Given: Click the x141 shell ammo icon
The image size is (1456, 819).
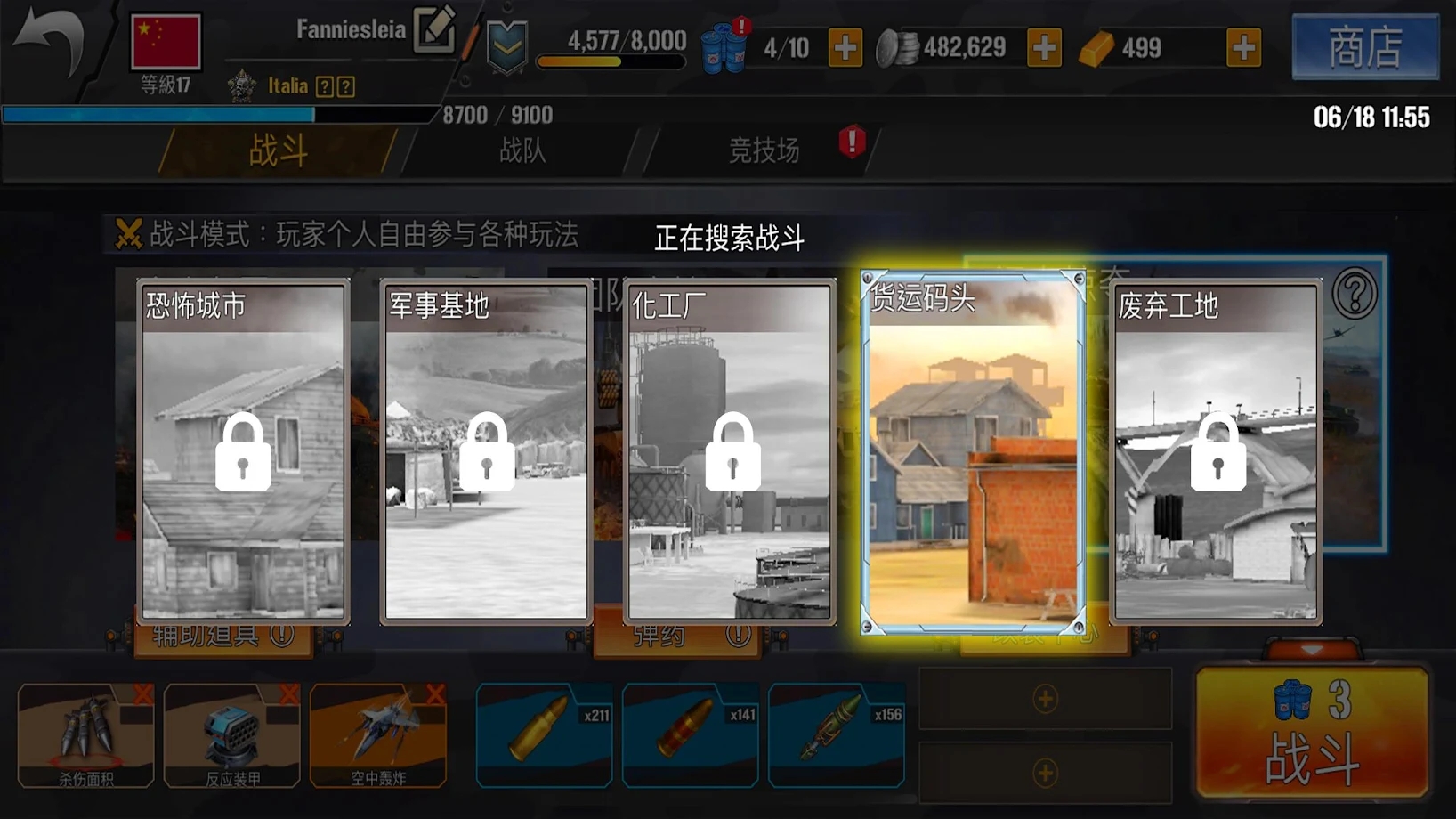Looking at the screenshot, I should (x=691, y=734).
